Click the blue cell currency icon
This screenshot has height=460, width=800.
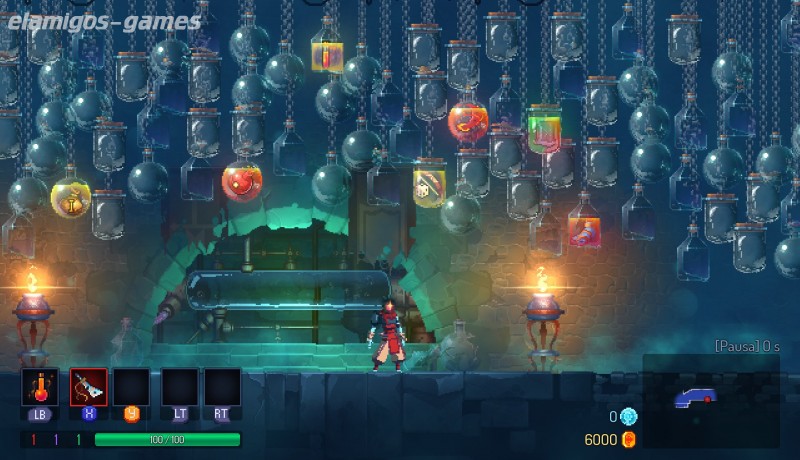[628, 417]
